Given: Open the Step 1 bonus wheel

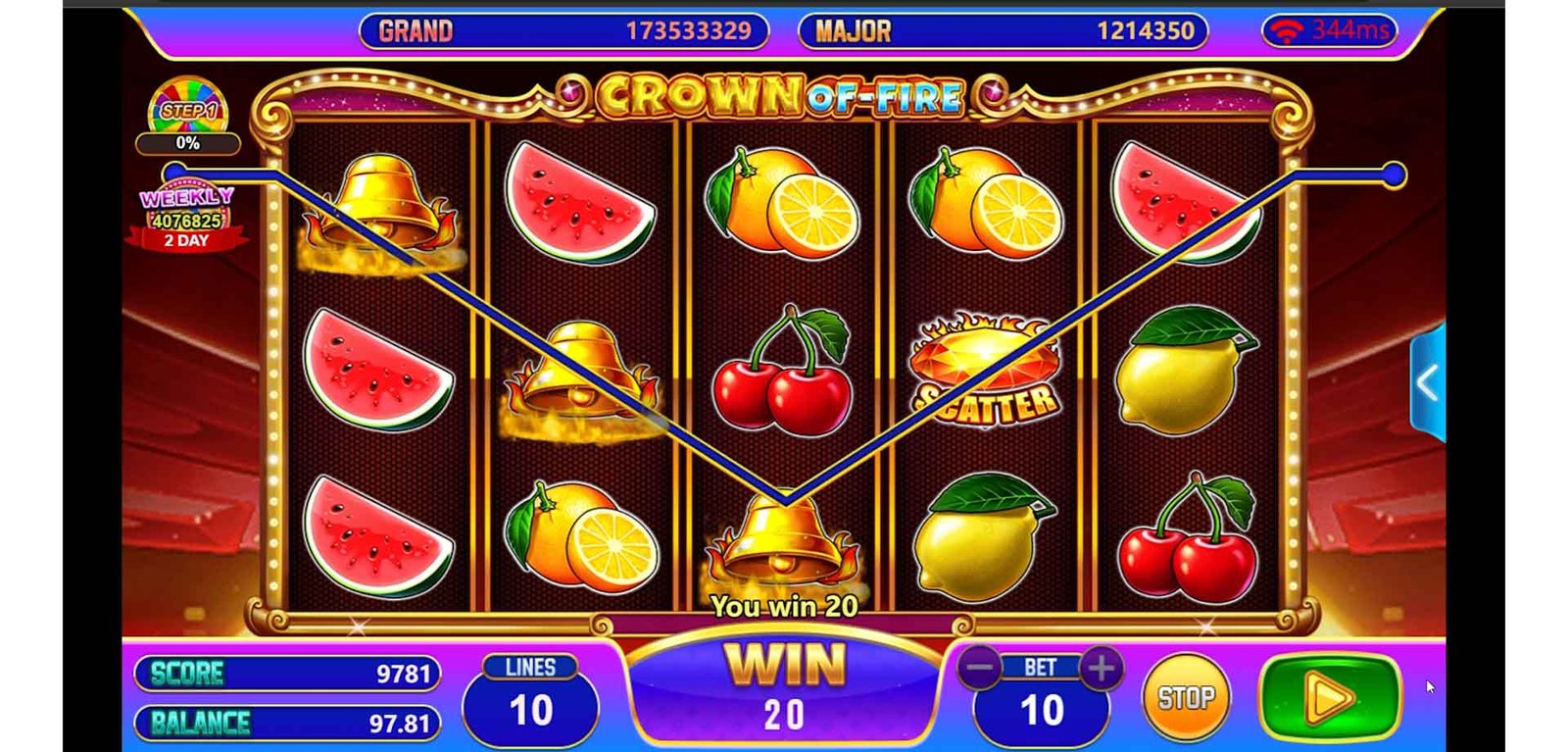Looking at the screenshot, I should click(187, 111).
